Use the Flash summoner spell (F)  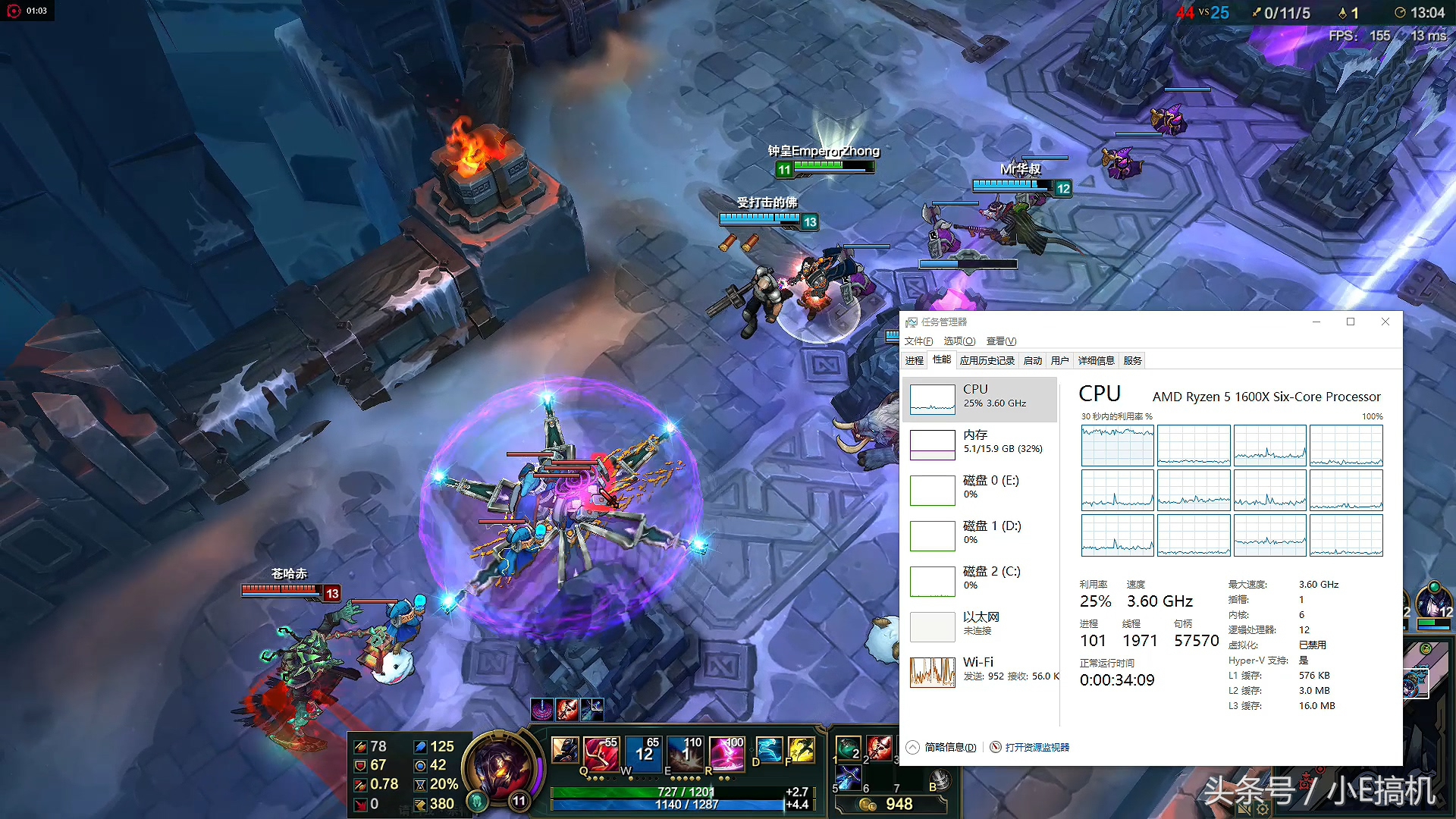pos(801,749)
